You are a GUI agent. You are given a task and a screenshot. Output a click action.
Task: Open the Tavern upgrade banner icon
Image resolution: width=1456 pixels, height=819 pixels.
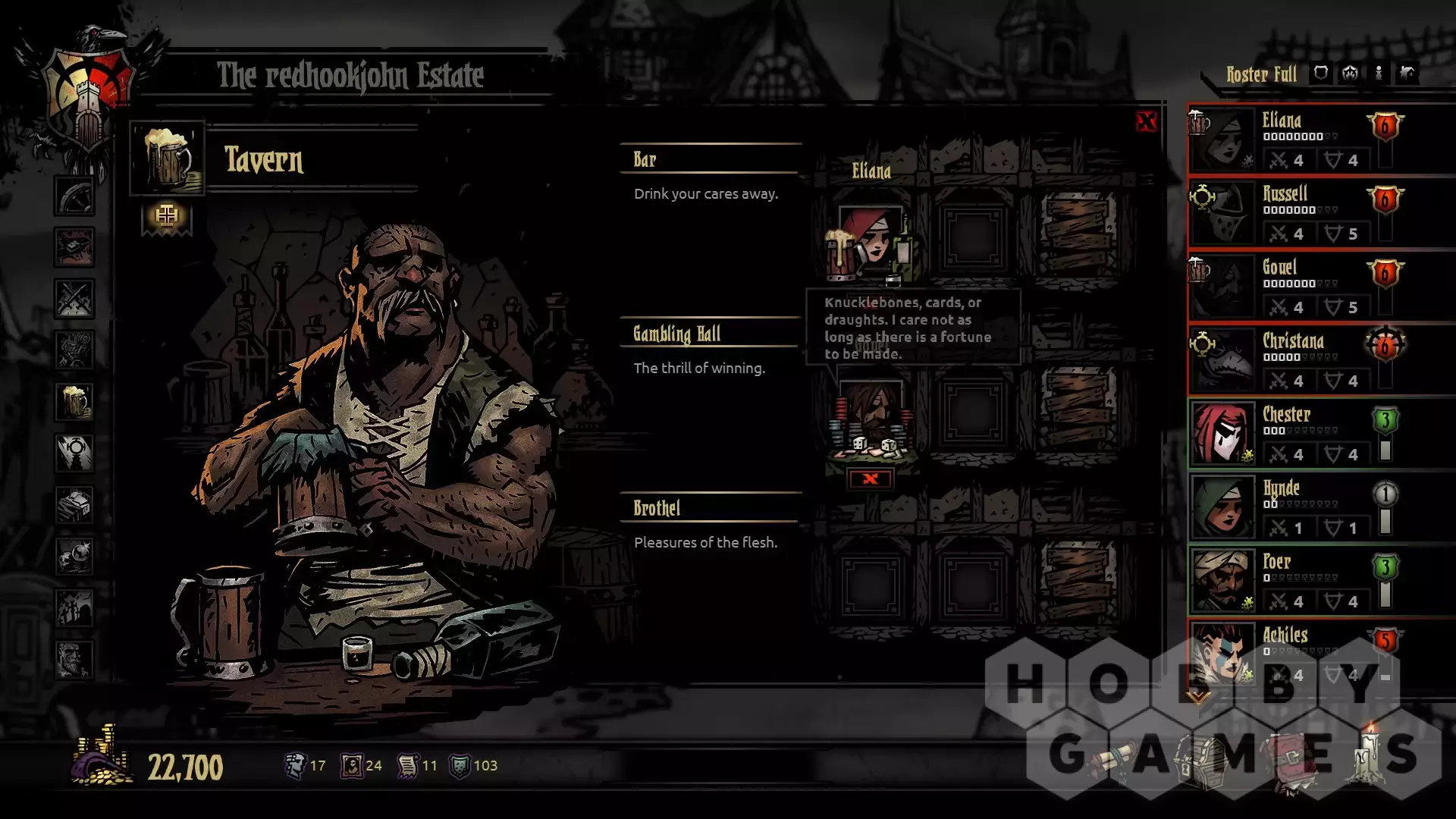167,217
